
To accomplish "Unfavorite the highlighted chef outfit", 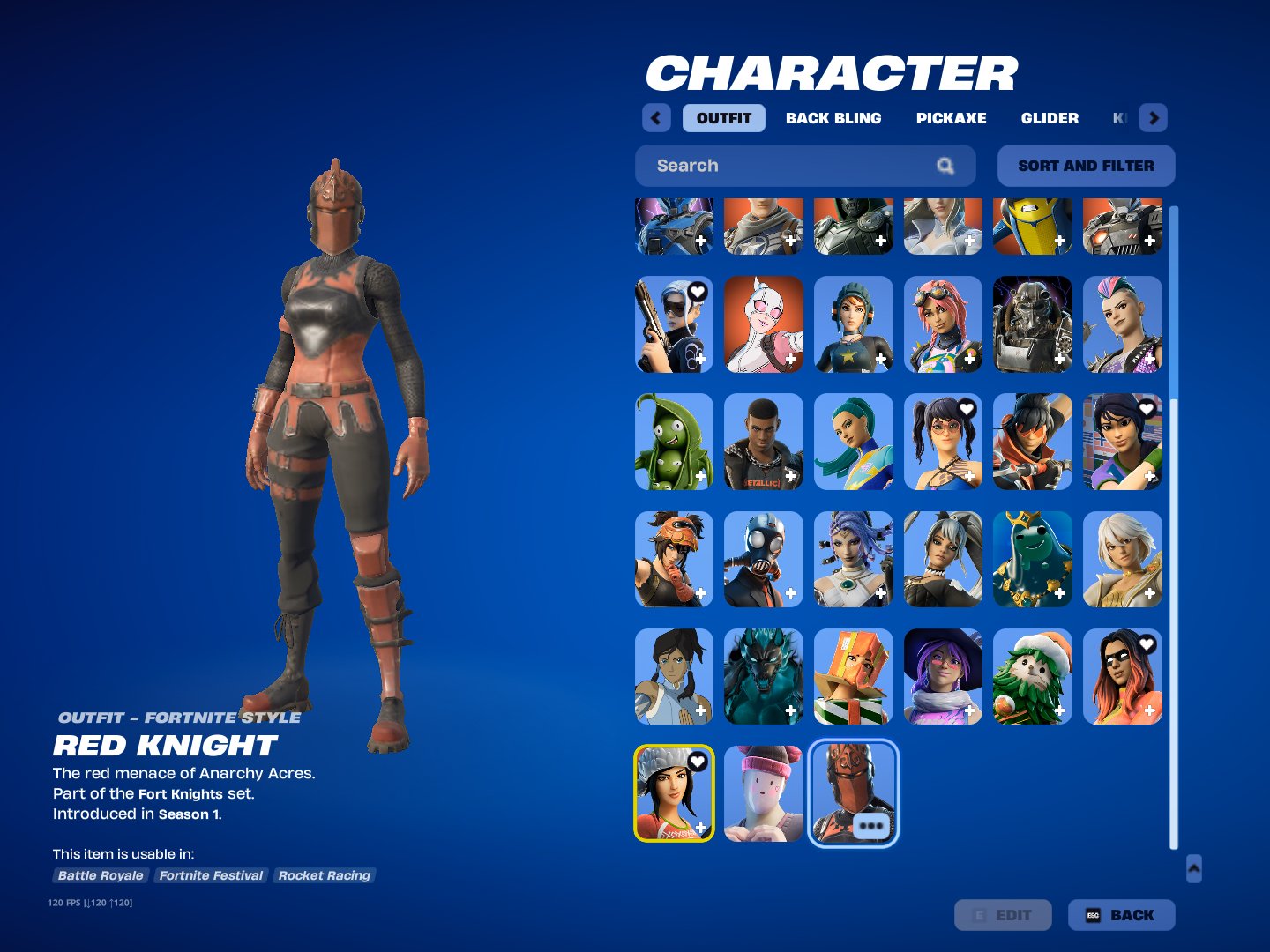I will [696, 761].
